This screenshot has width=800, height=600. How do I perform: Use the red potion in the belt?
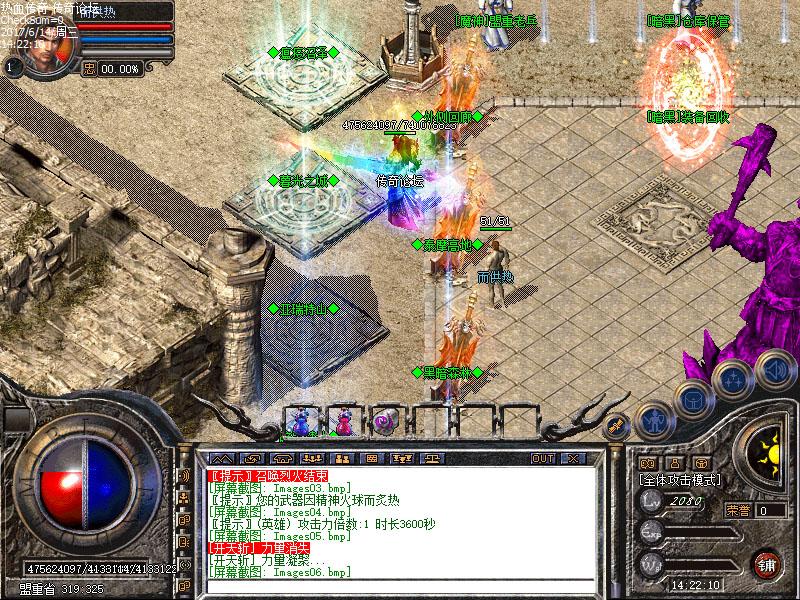point(342,422)
